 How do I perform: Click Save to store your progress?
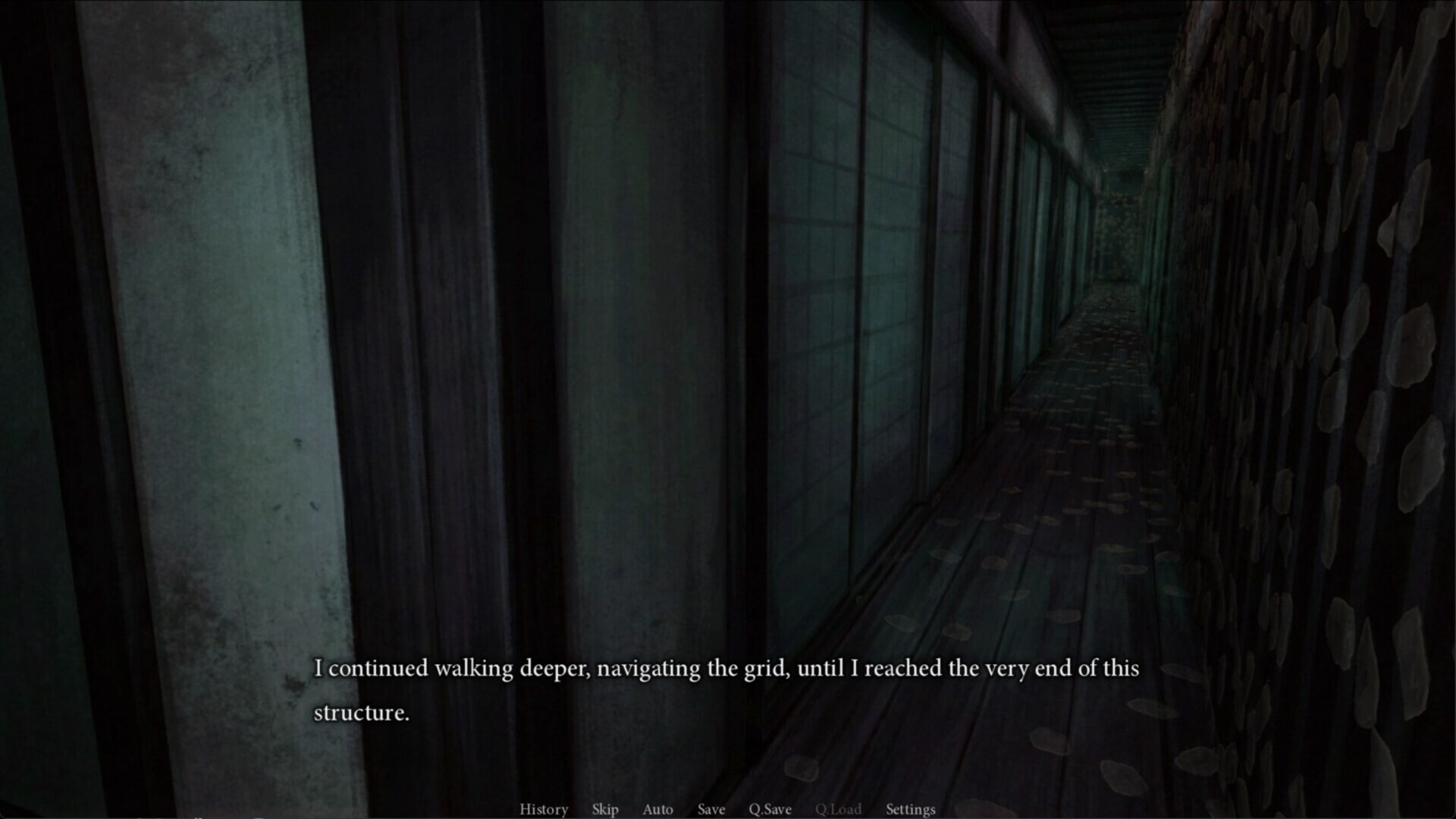(711, 809)
